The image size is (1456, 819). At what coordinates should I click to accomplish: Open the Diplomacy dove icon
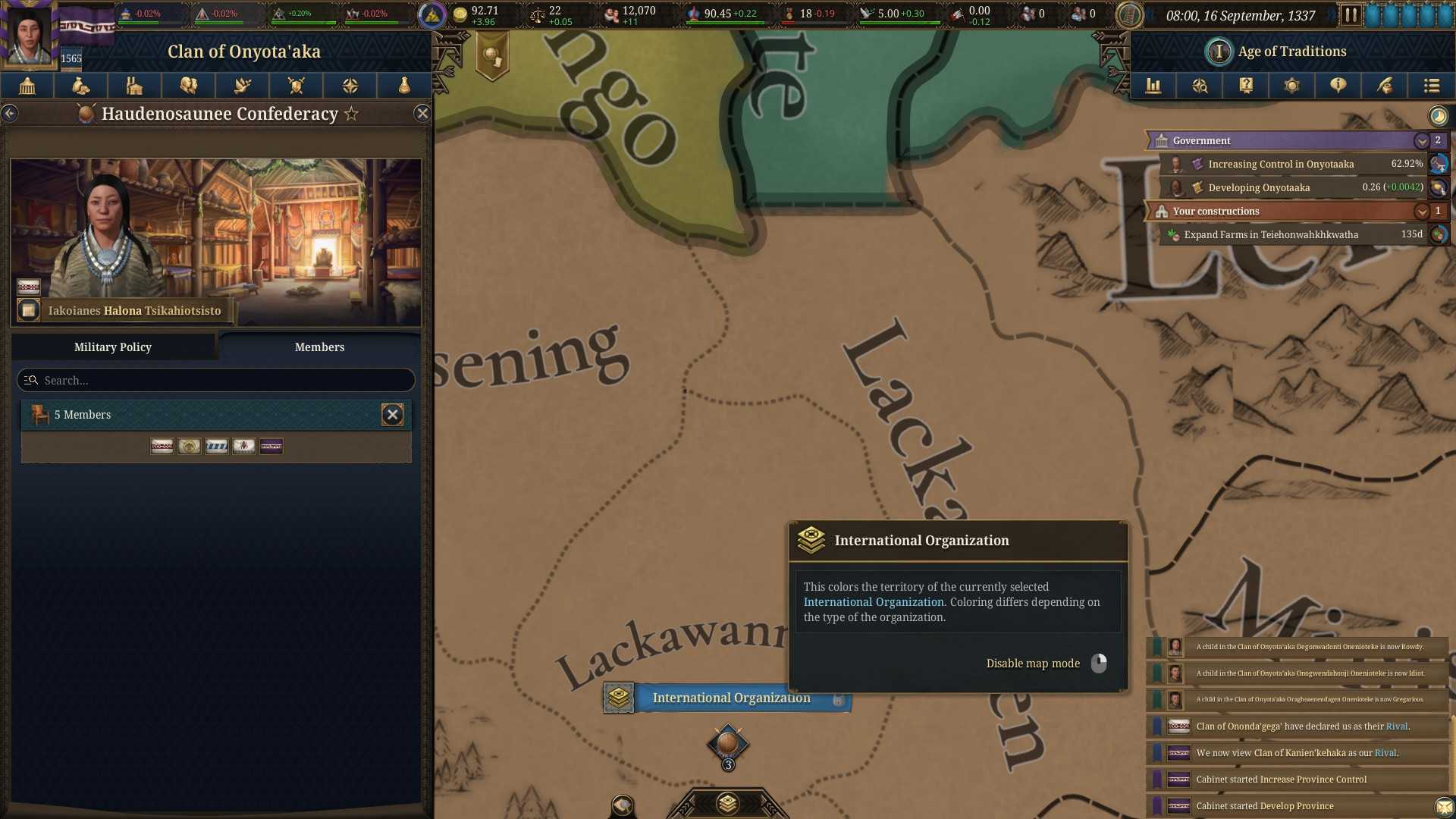coord(242,86)
